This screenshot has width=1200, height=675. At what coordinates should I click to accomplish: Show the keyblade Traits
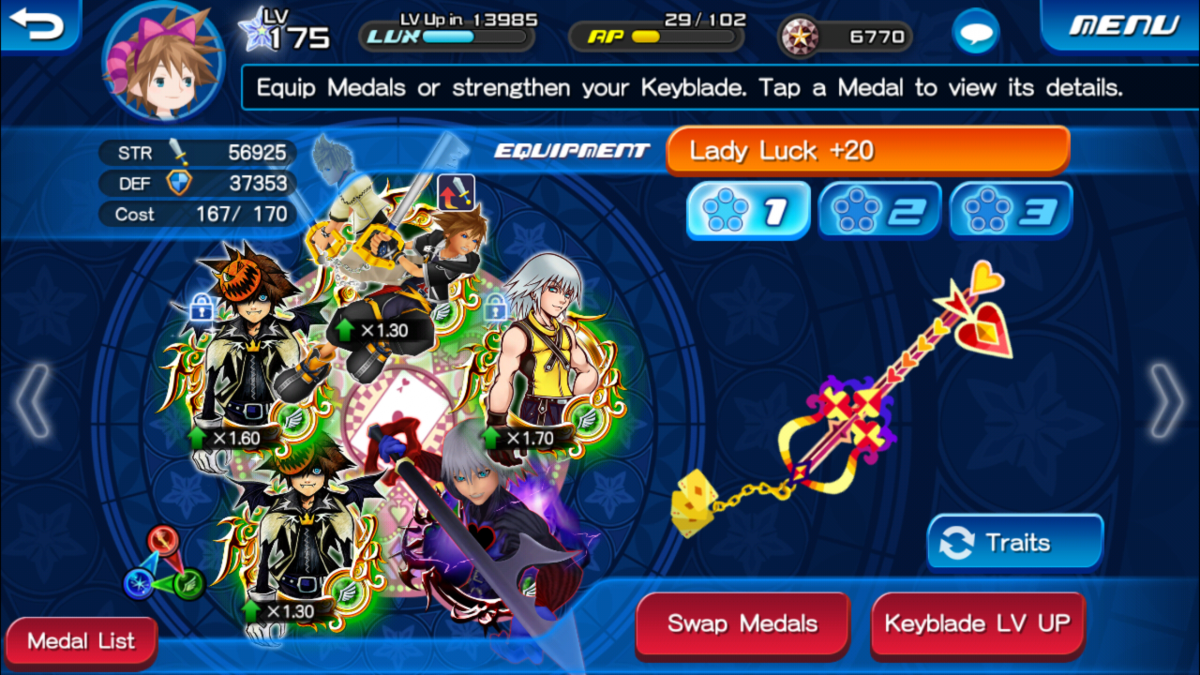coord(1015,543)
